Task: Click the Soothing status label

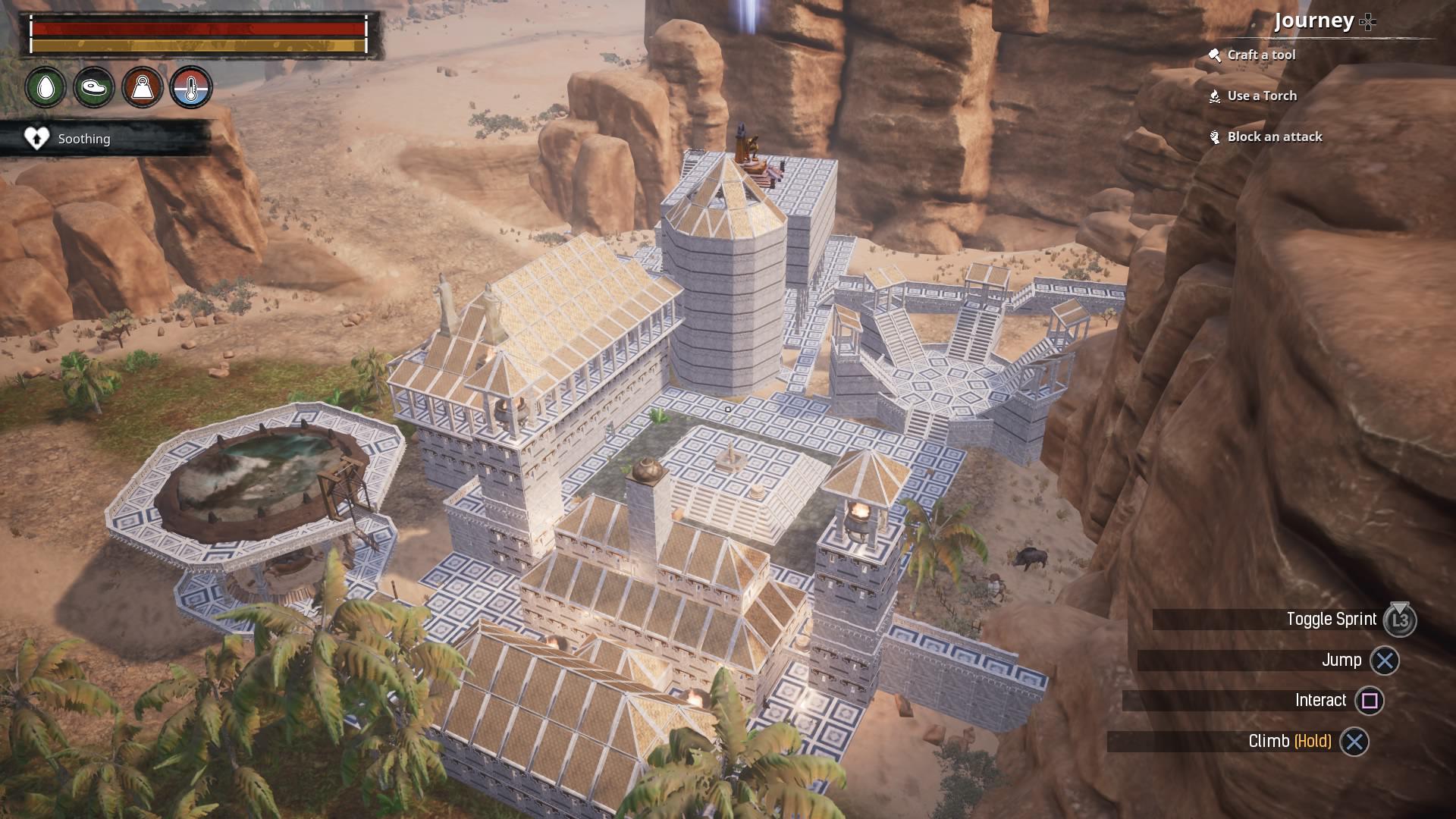Action: coord(83,139)
